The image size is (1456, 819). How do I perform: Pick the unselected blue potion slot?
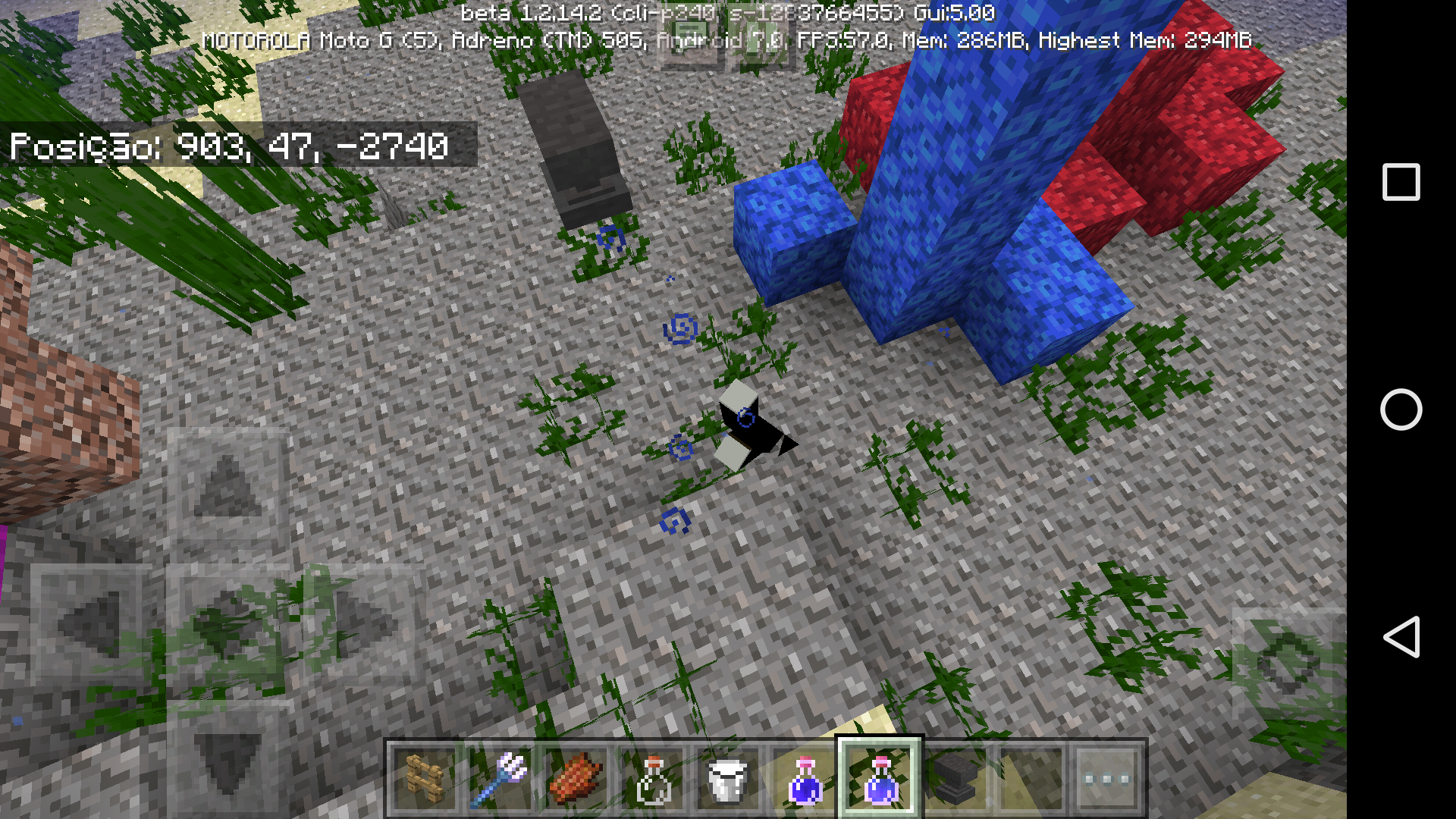pos(804,779)
